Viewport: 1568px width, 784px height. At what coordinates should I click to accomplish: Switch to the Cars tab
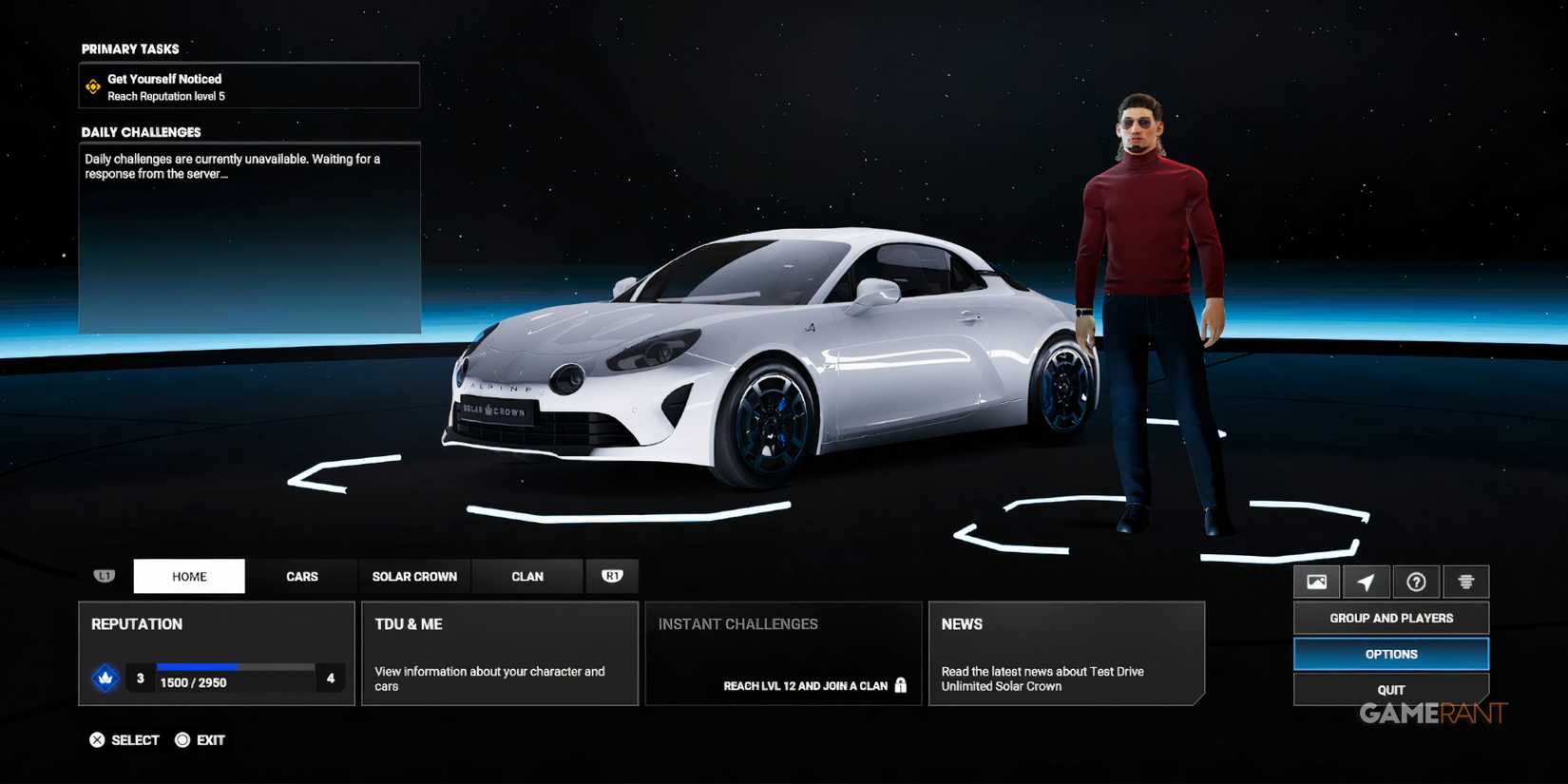[x=302, y=576]
